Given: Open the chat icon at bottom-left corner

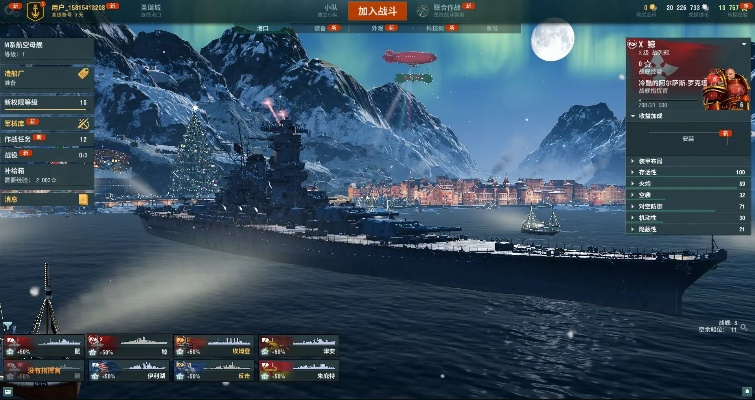Looking at the screenshot, I should (8, 391).
